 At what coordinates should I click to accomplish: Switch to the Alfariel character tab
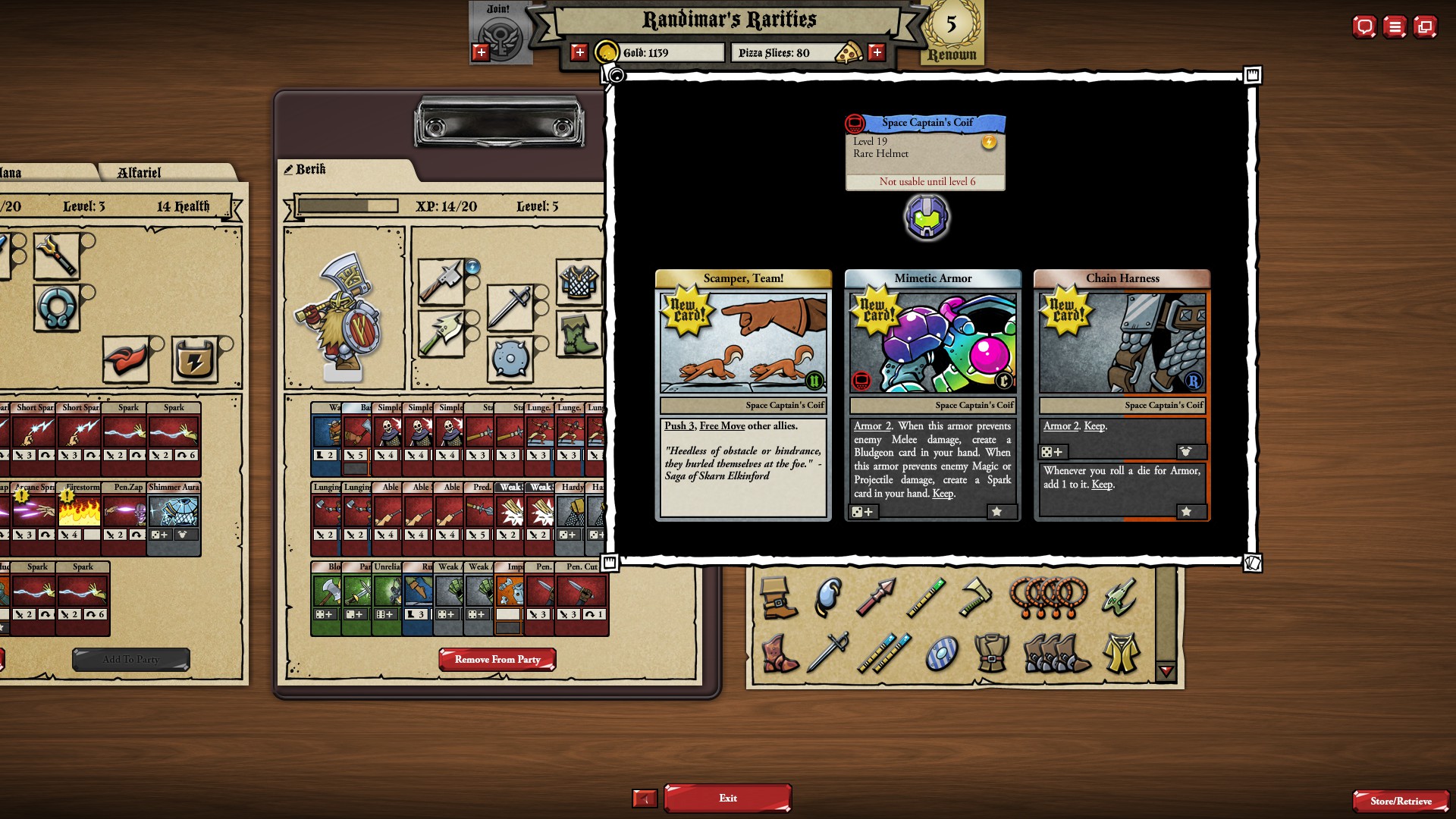[x=139, y=173]
